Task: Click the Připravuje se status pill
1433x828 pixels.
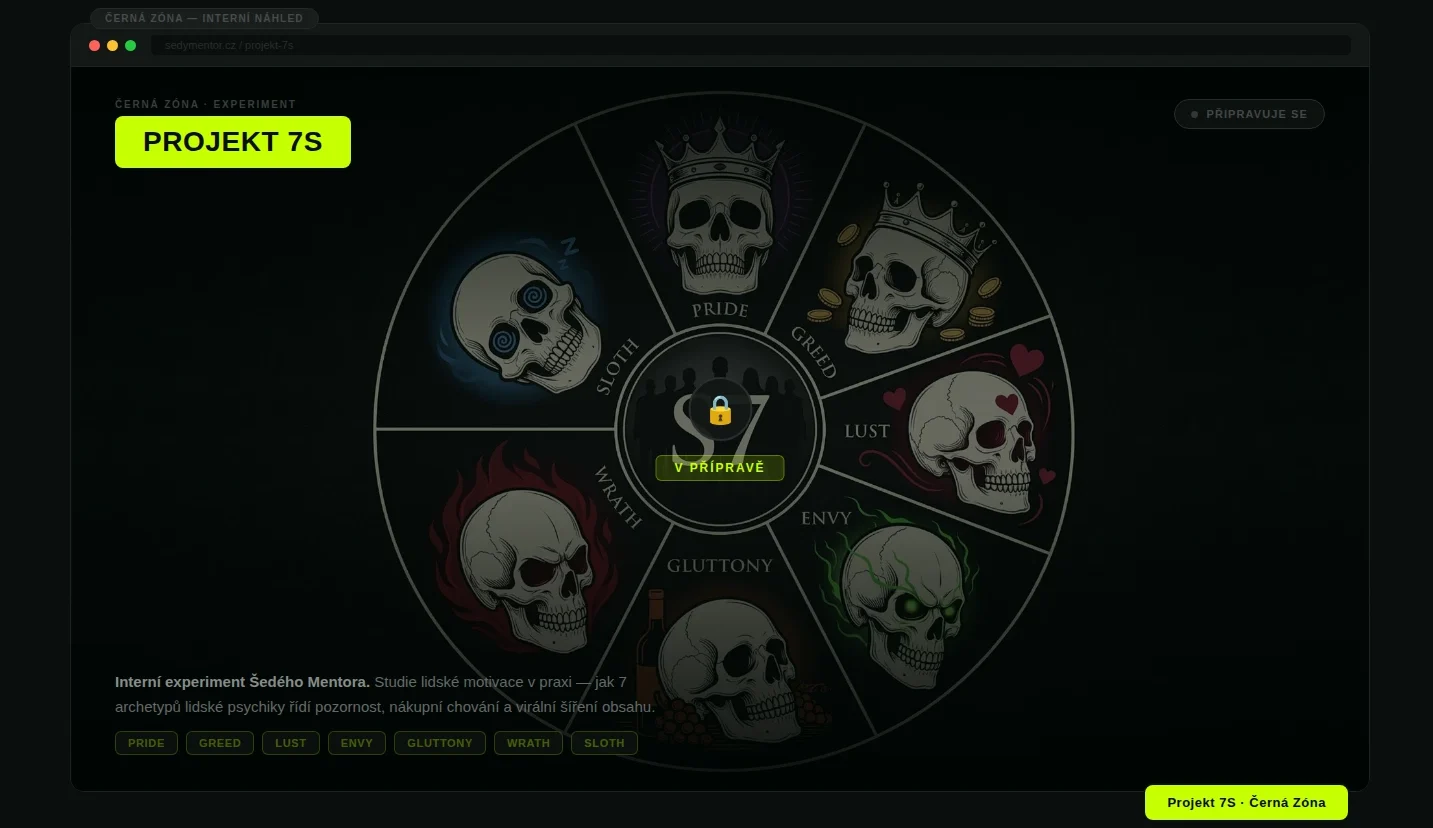Action: click(x=1248, y=114)
